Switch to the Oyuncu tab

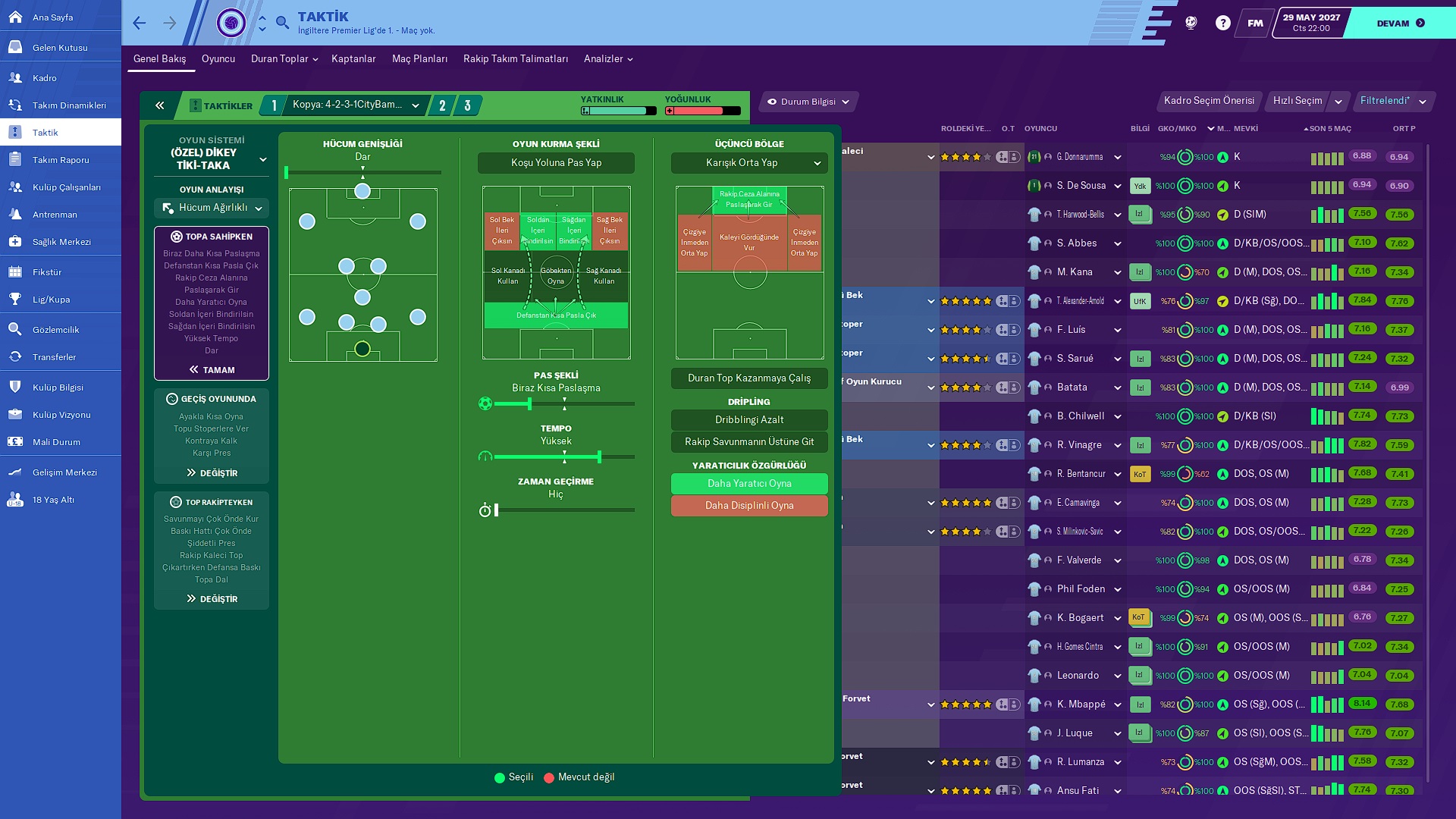click(x=218, y=59)
